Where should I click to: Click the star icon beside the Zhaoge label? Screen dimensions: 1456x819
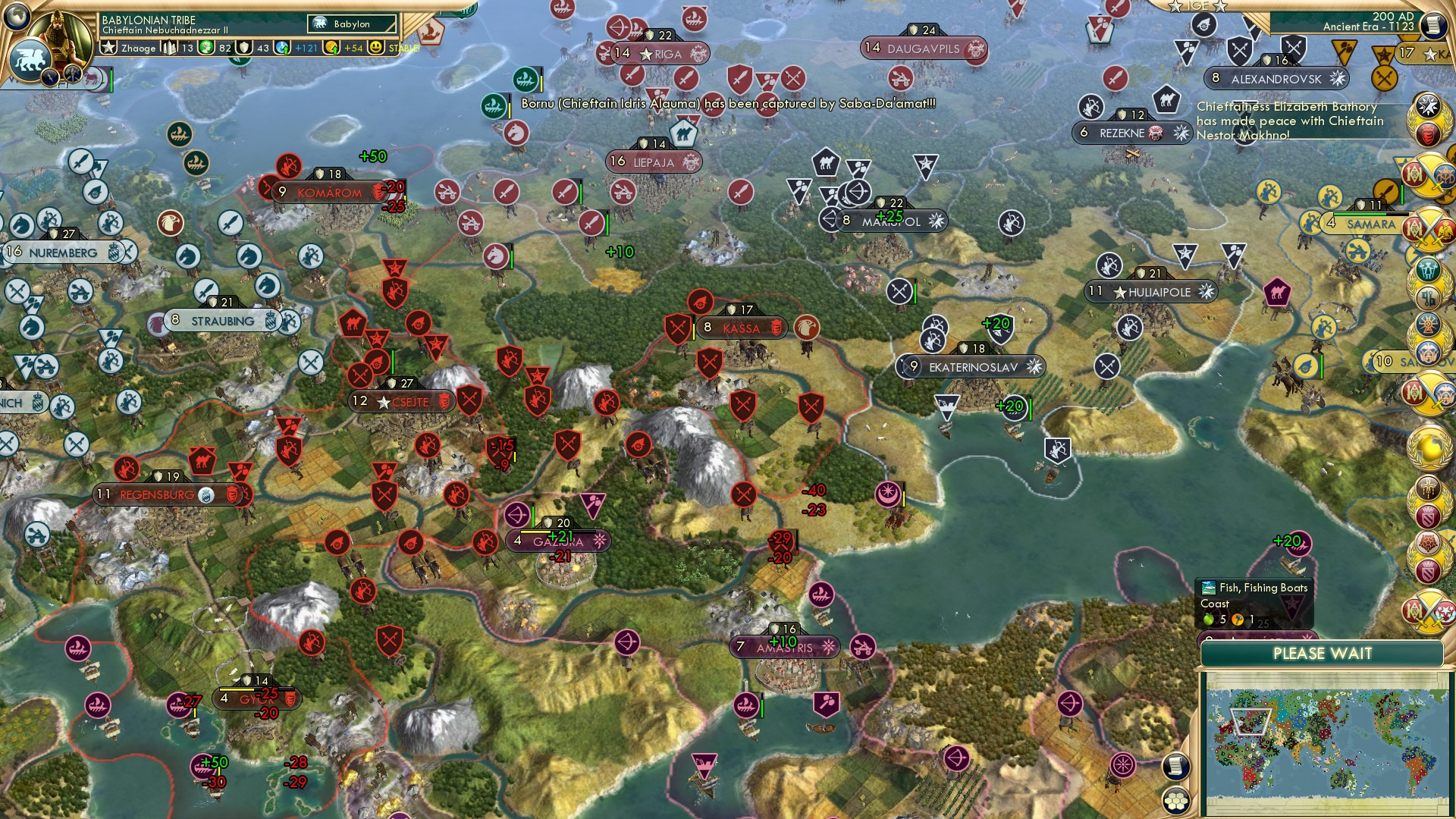click(x=110, y=49)
